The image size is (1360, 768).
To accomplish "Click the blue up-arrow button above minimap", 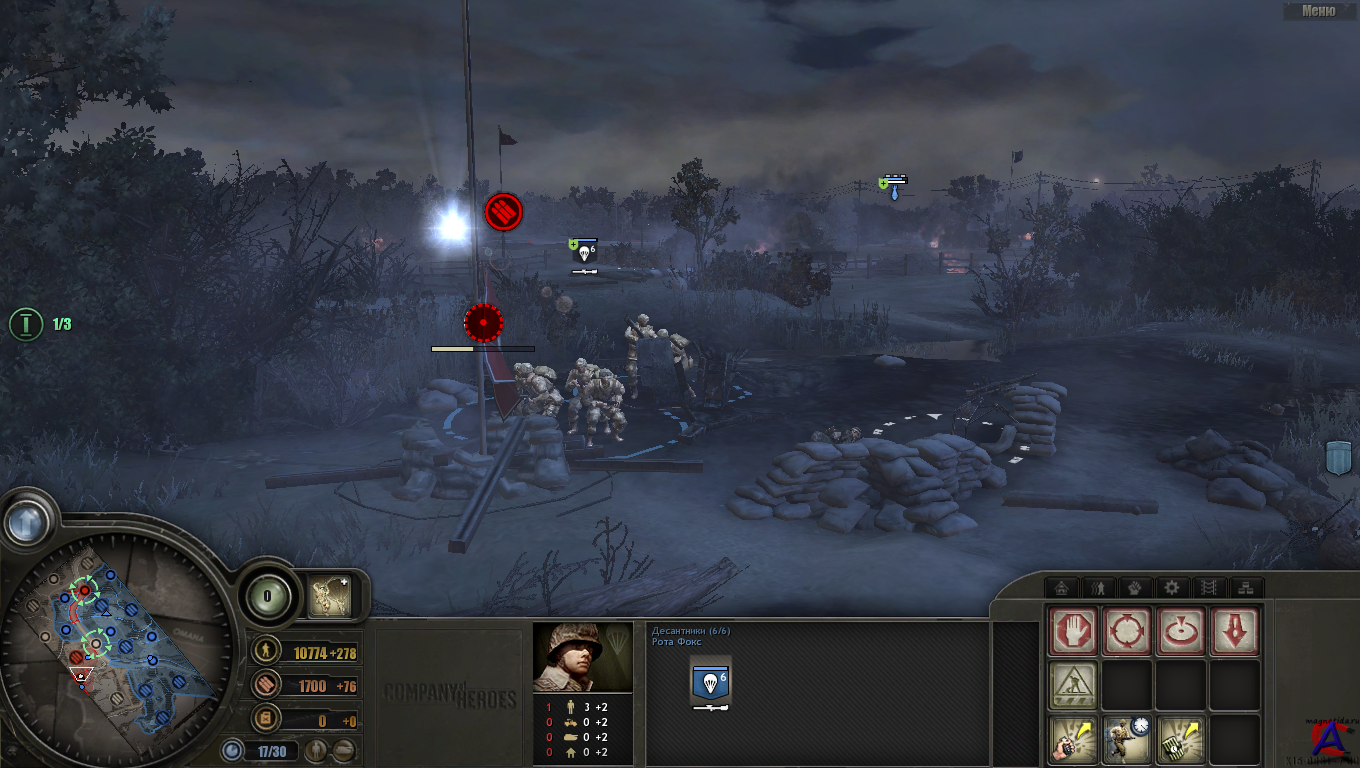I will (x=27, y=521).
